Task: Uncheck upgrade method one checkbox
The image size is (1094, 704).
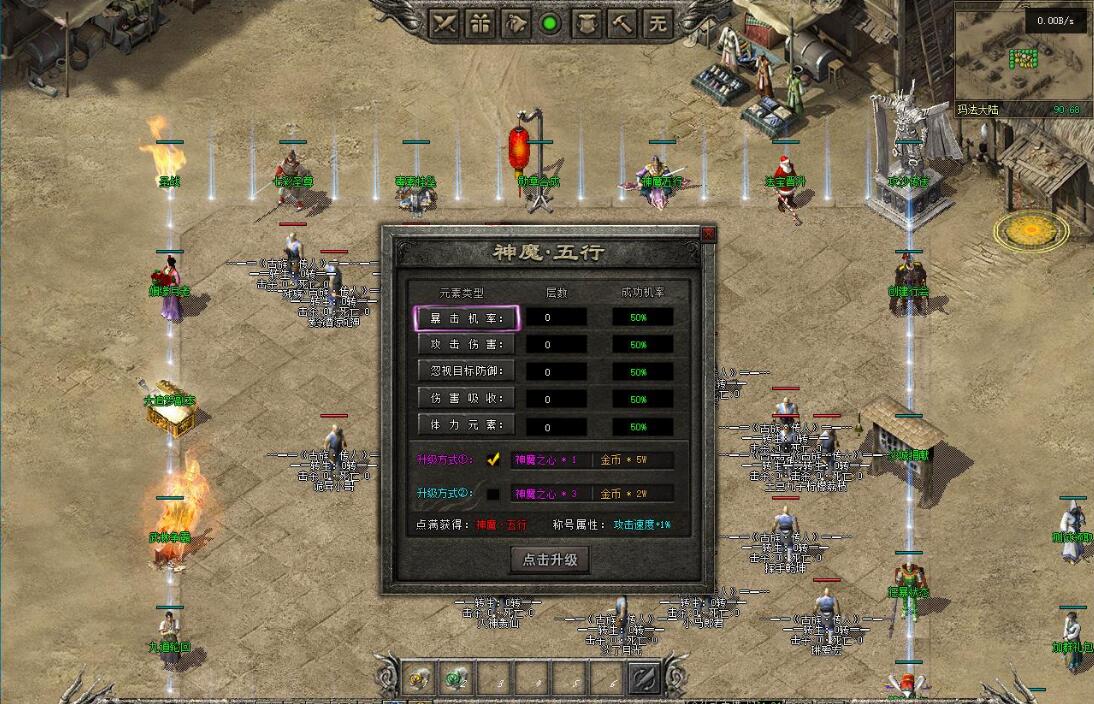Action: point(493,460)
